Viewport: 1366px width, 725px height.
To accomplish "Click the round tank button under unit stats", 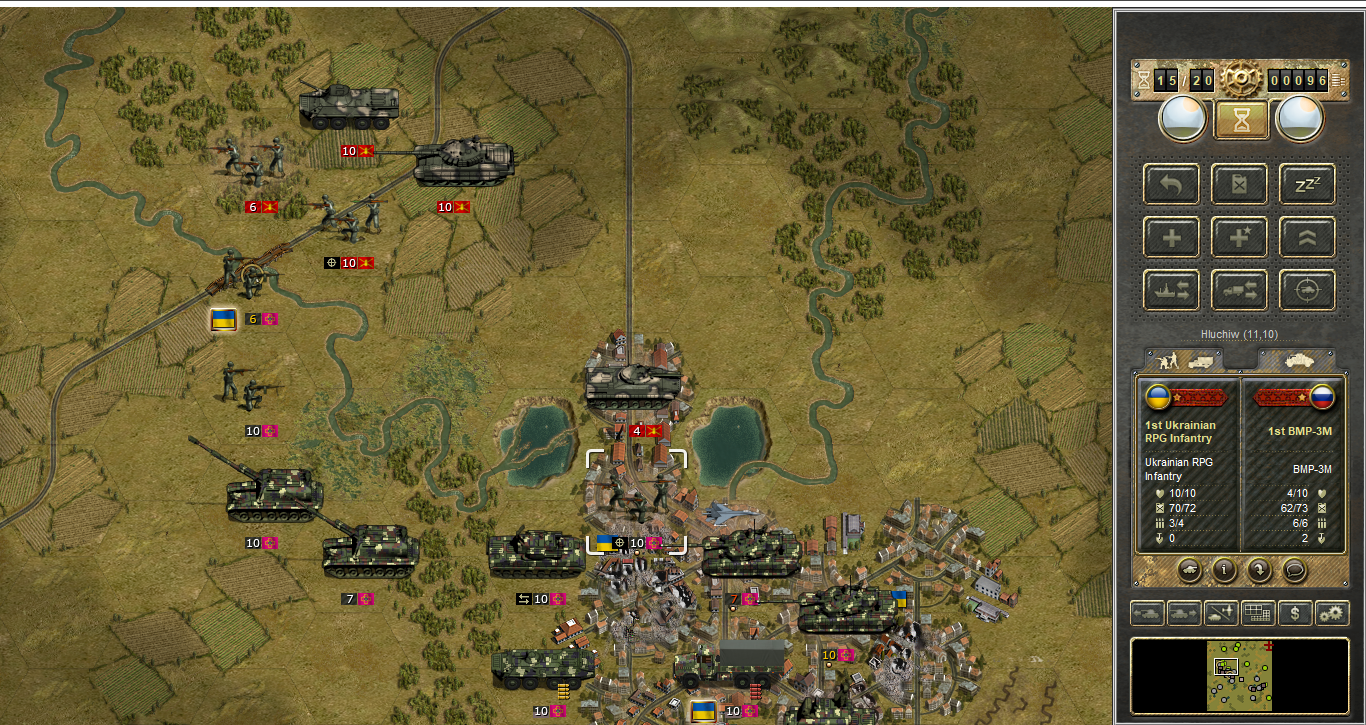I will click(1189, 570).
